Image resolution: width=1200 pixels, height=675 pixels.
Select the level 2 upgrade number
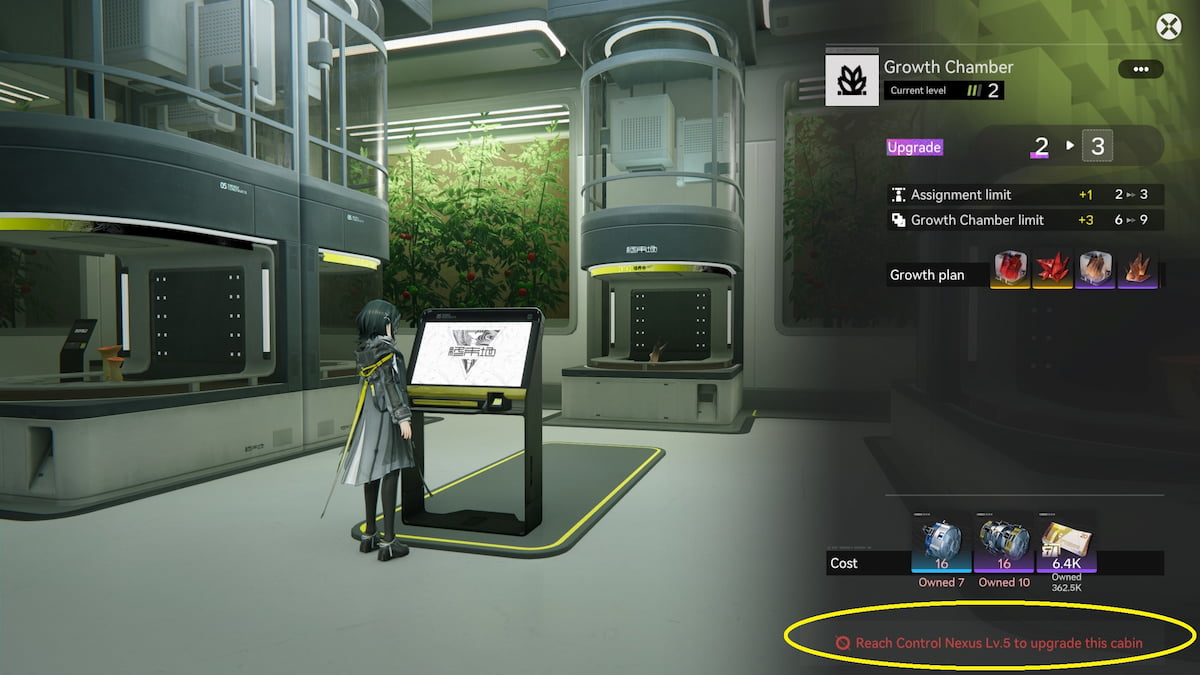coord(1041,147)
